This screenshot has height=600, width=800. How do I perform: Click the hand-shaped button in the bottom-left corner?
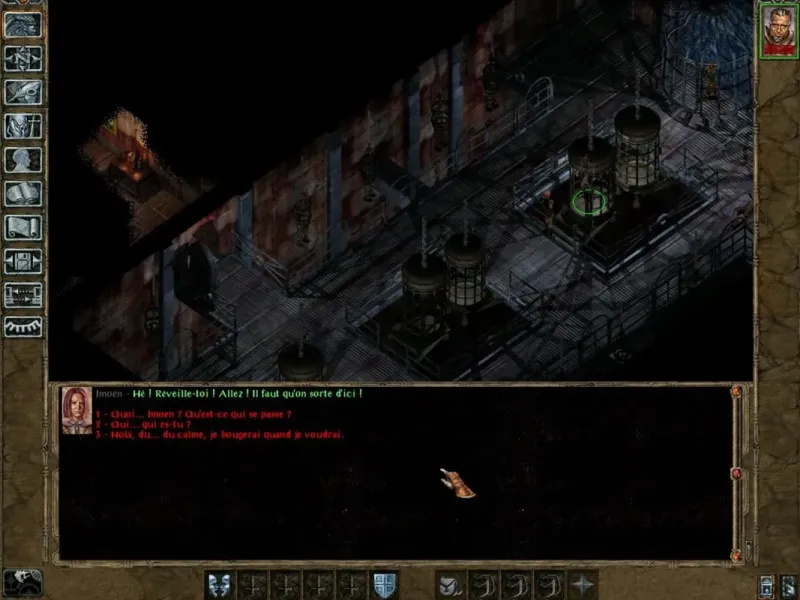point(22,582)
